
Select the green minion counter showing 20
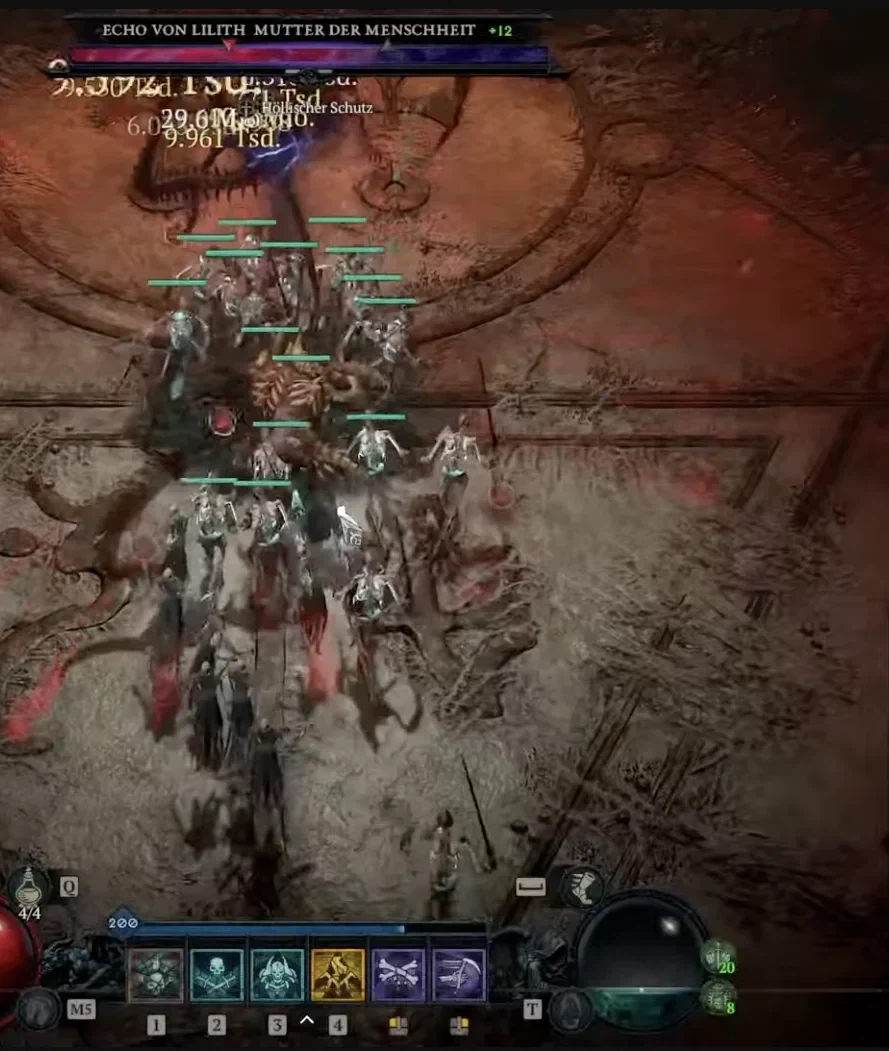pyautogui.click(x=718, y=956)
